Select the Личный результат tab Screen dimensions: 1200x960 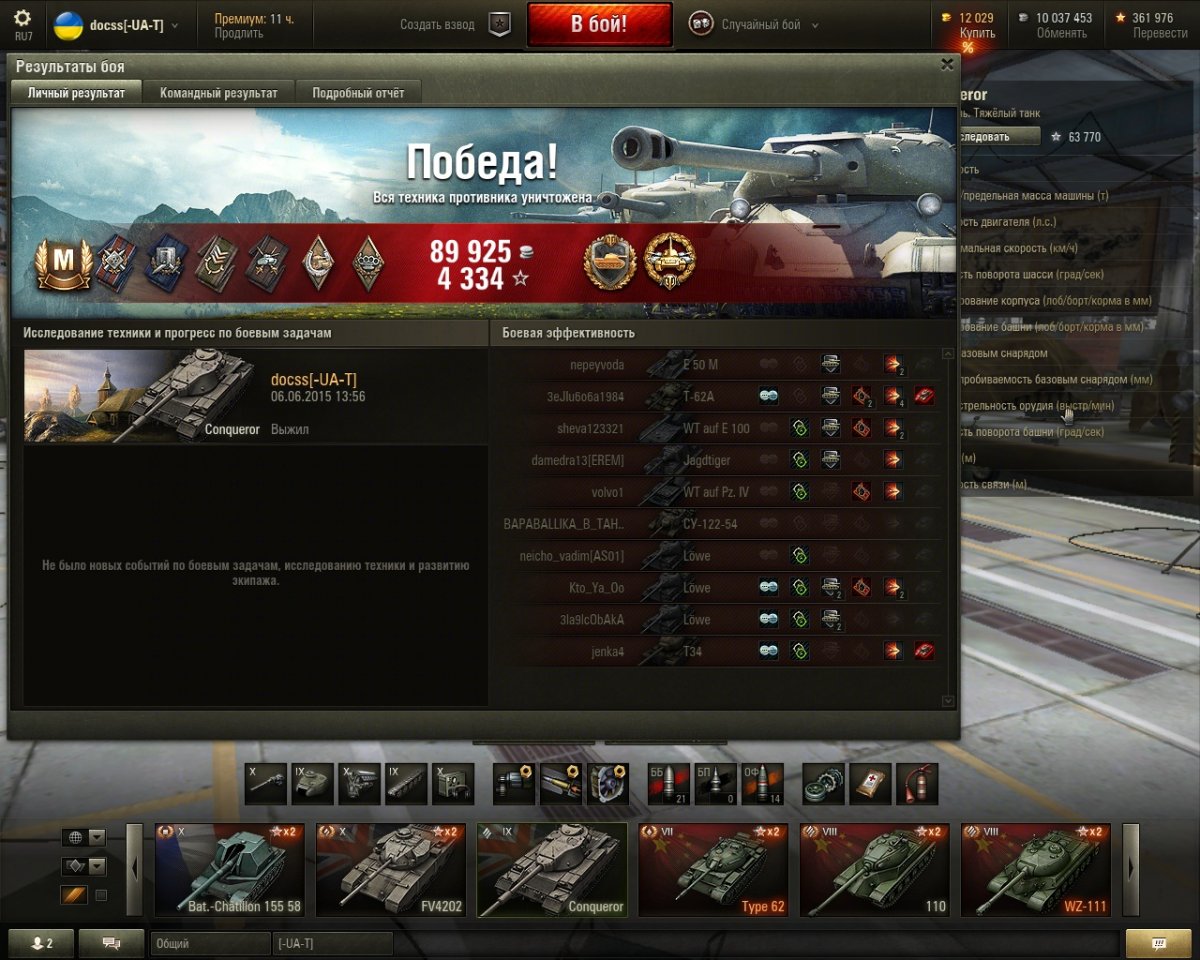77,93
